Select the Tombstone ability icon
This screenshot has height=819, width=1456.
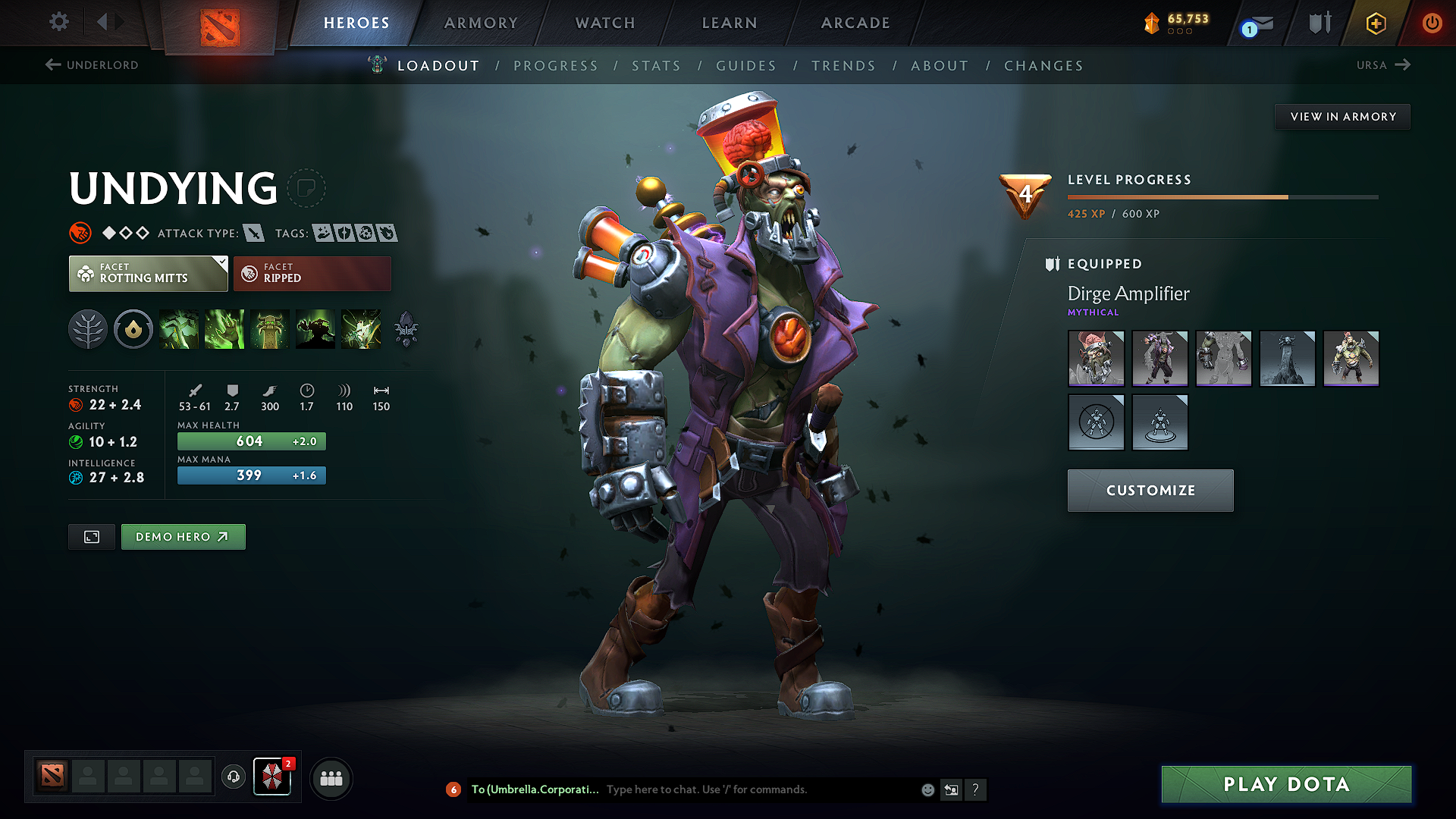[x=270, y=329]
